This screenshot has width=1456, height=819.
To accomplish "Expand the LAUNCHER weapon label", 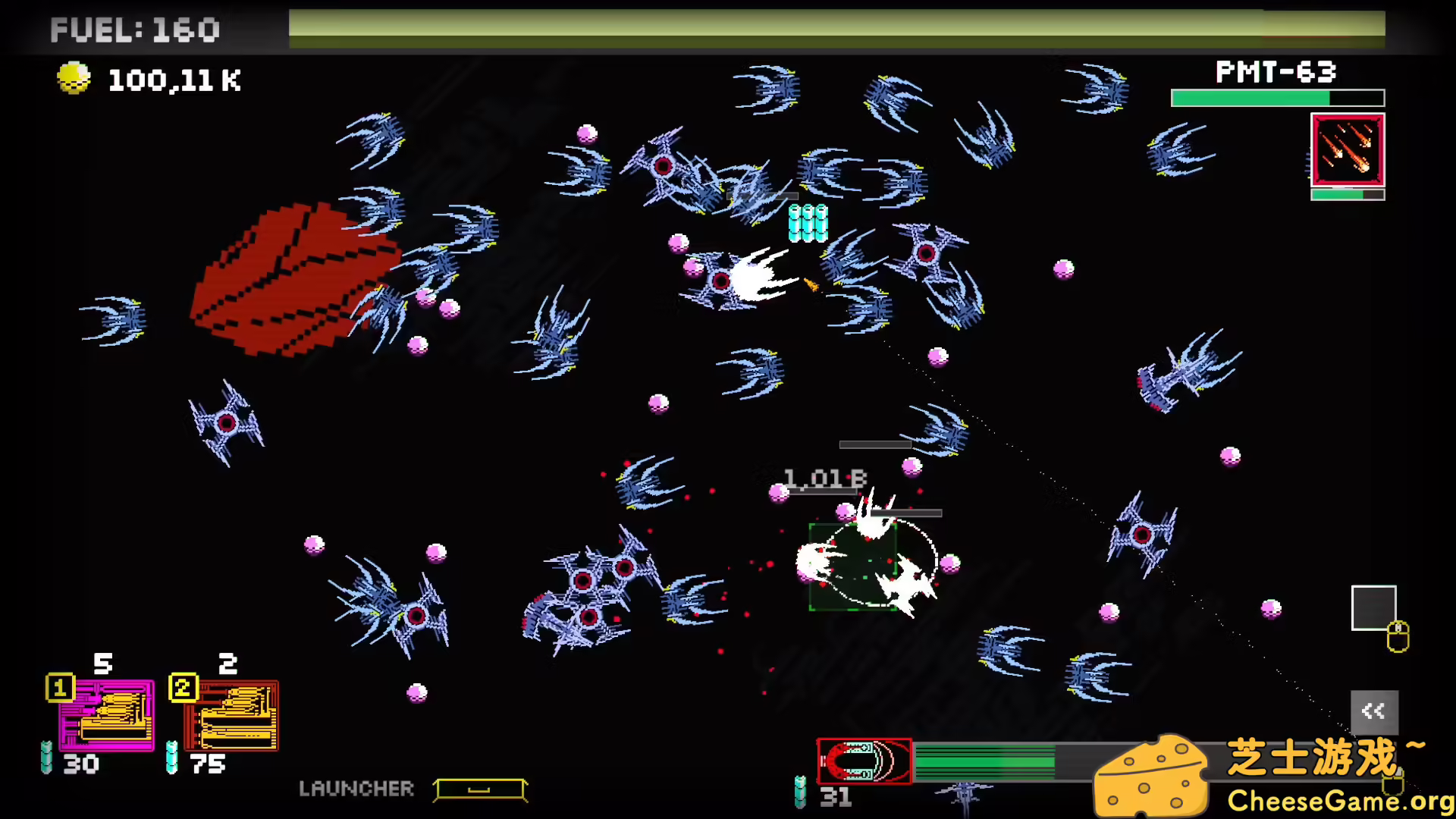I will tap(358, 789).
